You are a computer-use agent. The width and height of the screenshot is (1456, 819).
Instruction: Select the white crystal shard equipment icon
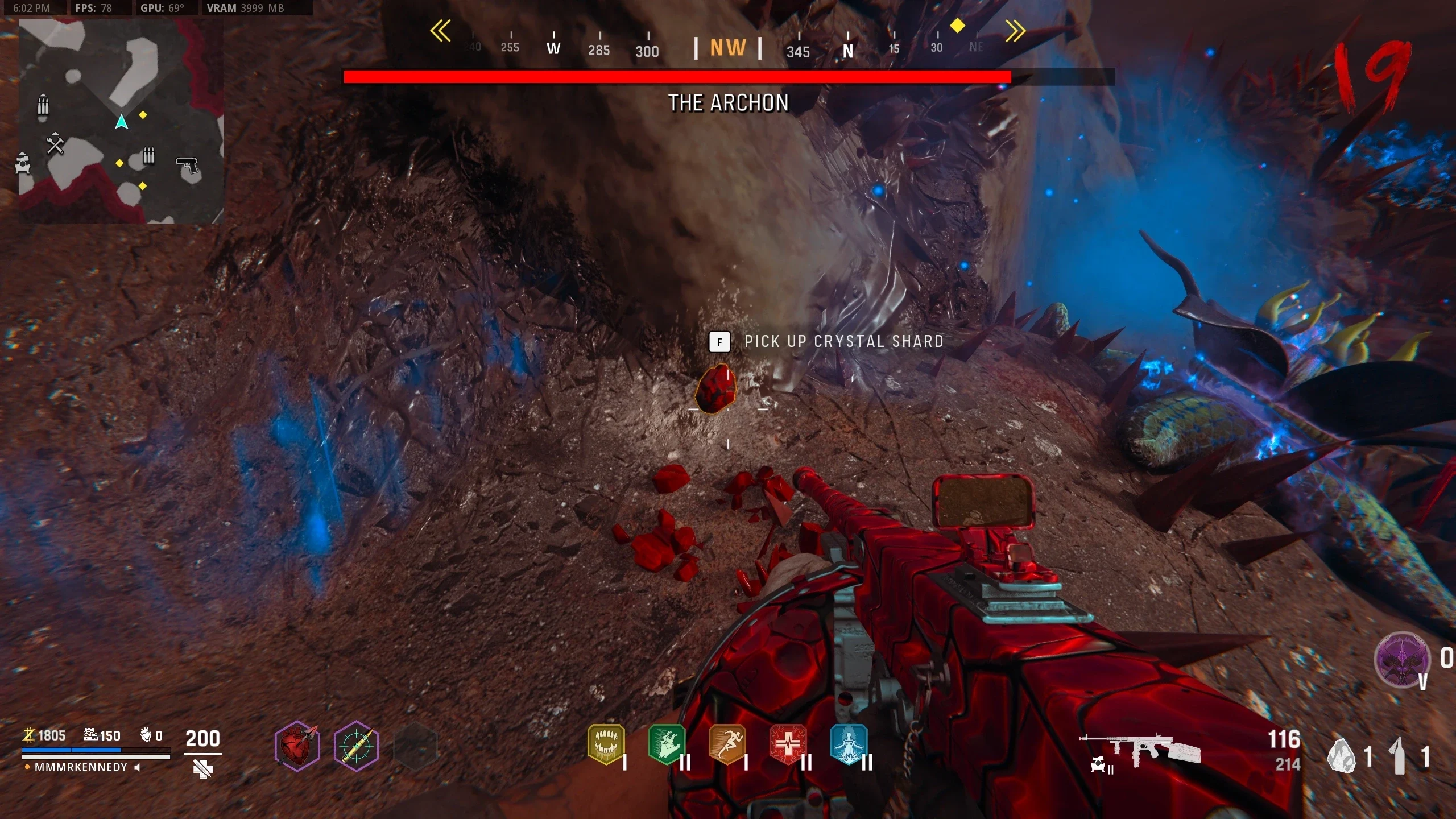[x=1341, y=756]
